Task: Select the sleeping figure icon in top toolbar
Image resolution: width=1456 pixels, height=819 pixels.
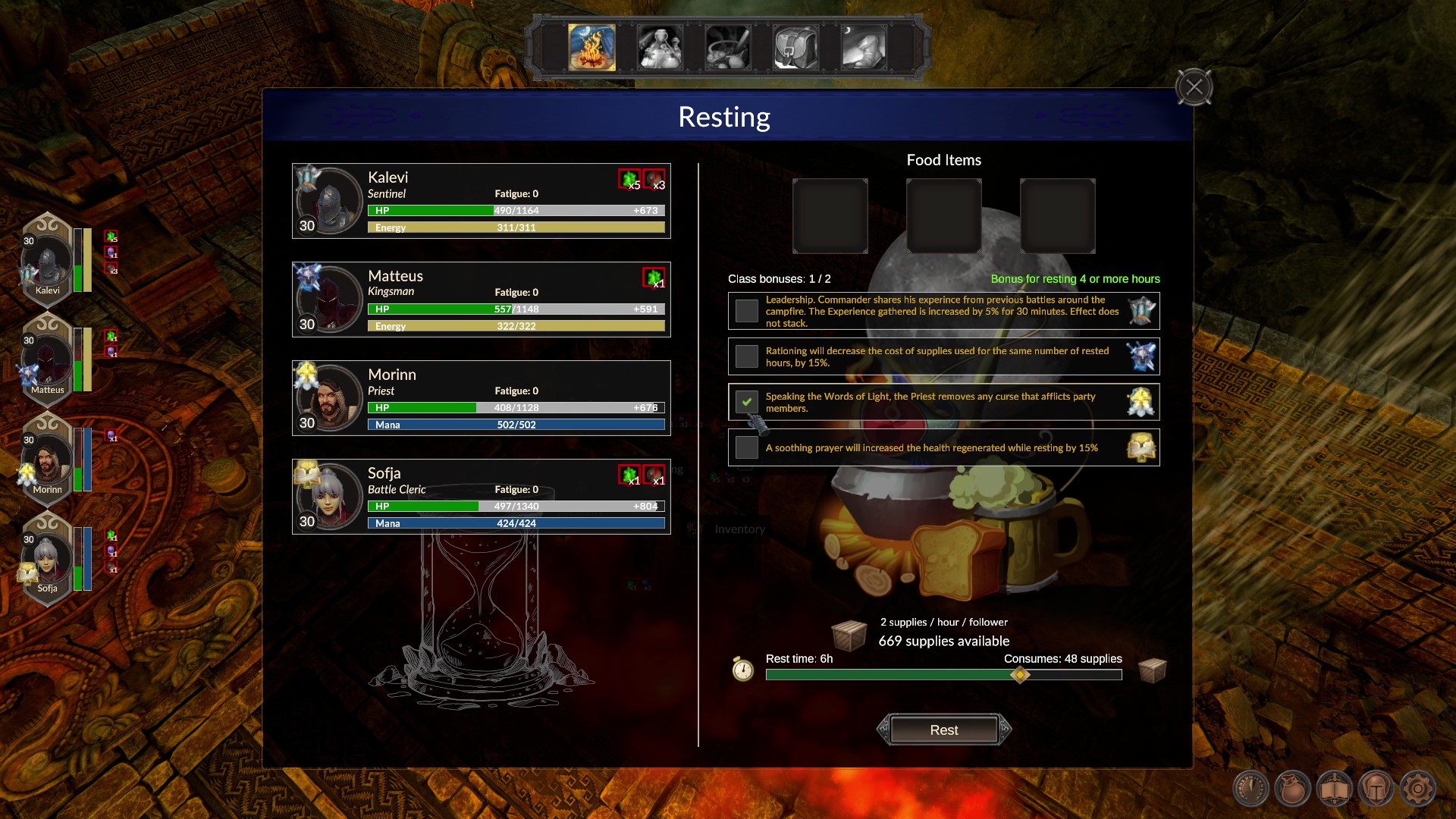Action: pos(863,47)
